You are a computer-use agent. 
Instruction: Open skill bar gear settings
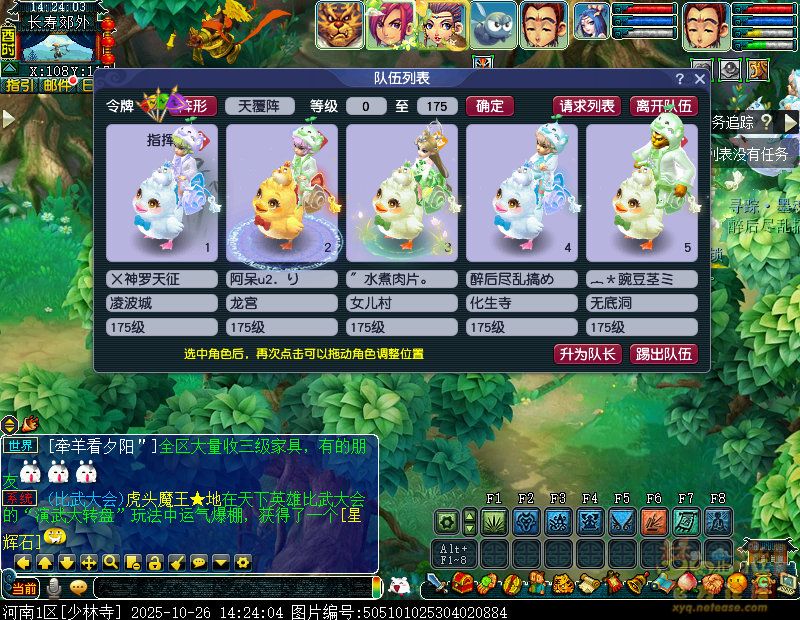click(x=447, y=521)
